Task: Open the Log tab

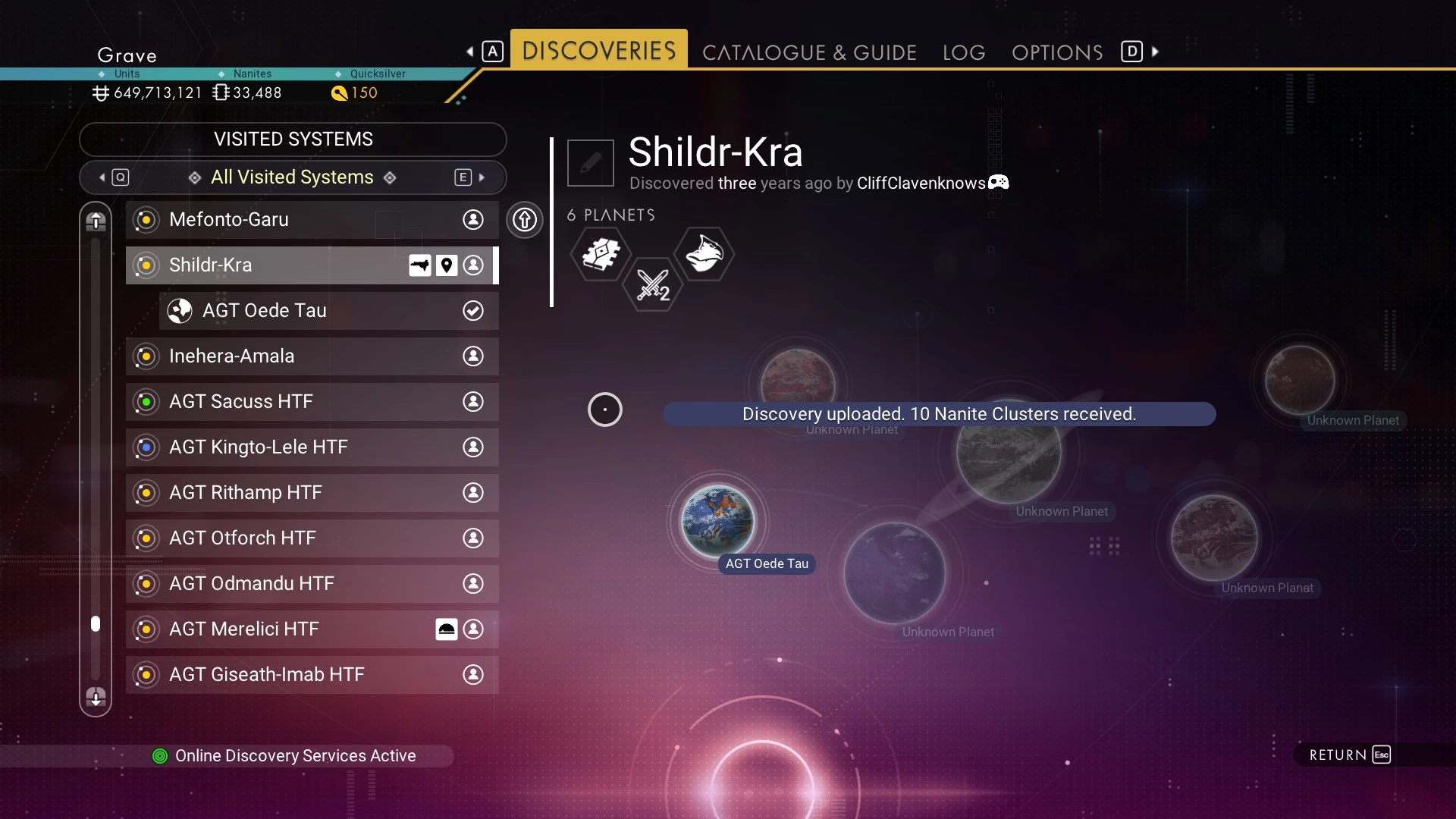Action: [x=964, y=52]
